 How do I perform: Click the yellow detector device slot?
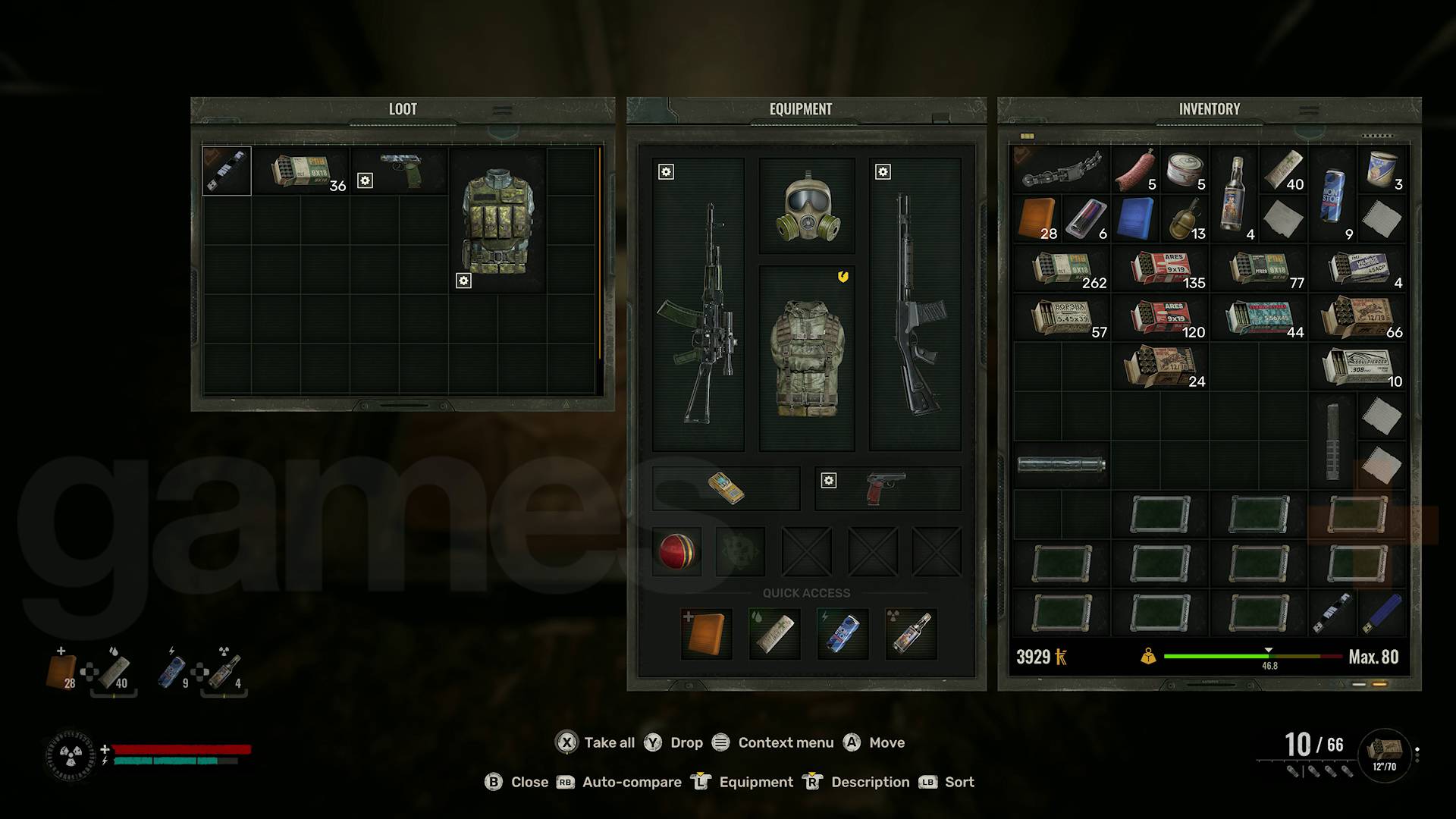[x=726, y=488]
